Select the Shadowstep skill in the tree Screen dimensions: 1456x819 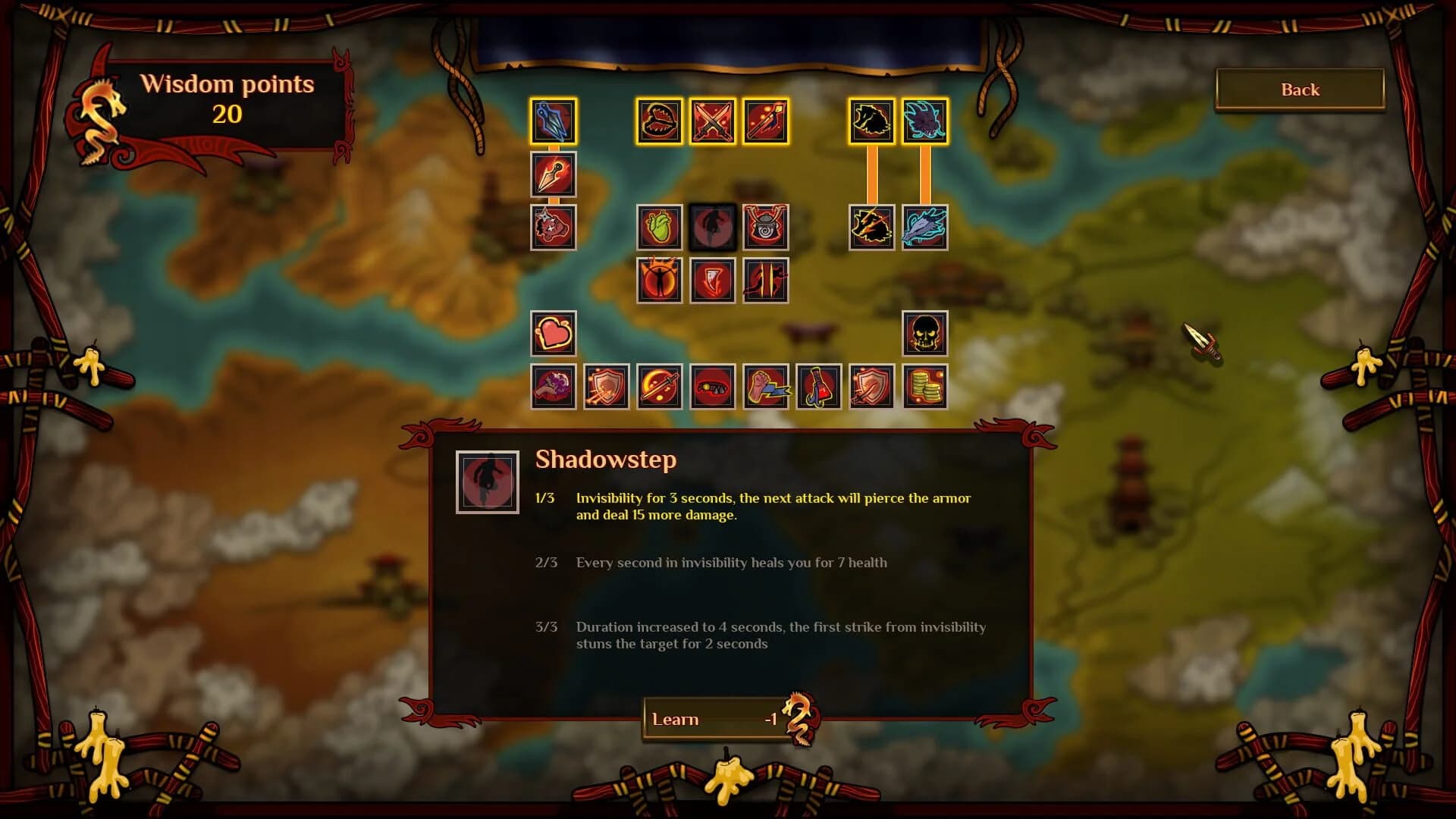712,227
